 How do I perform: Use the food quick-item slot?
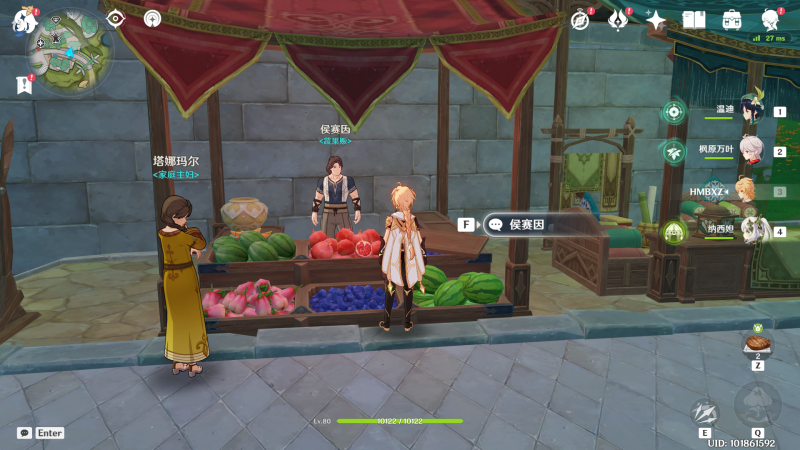coord(757,345)
